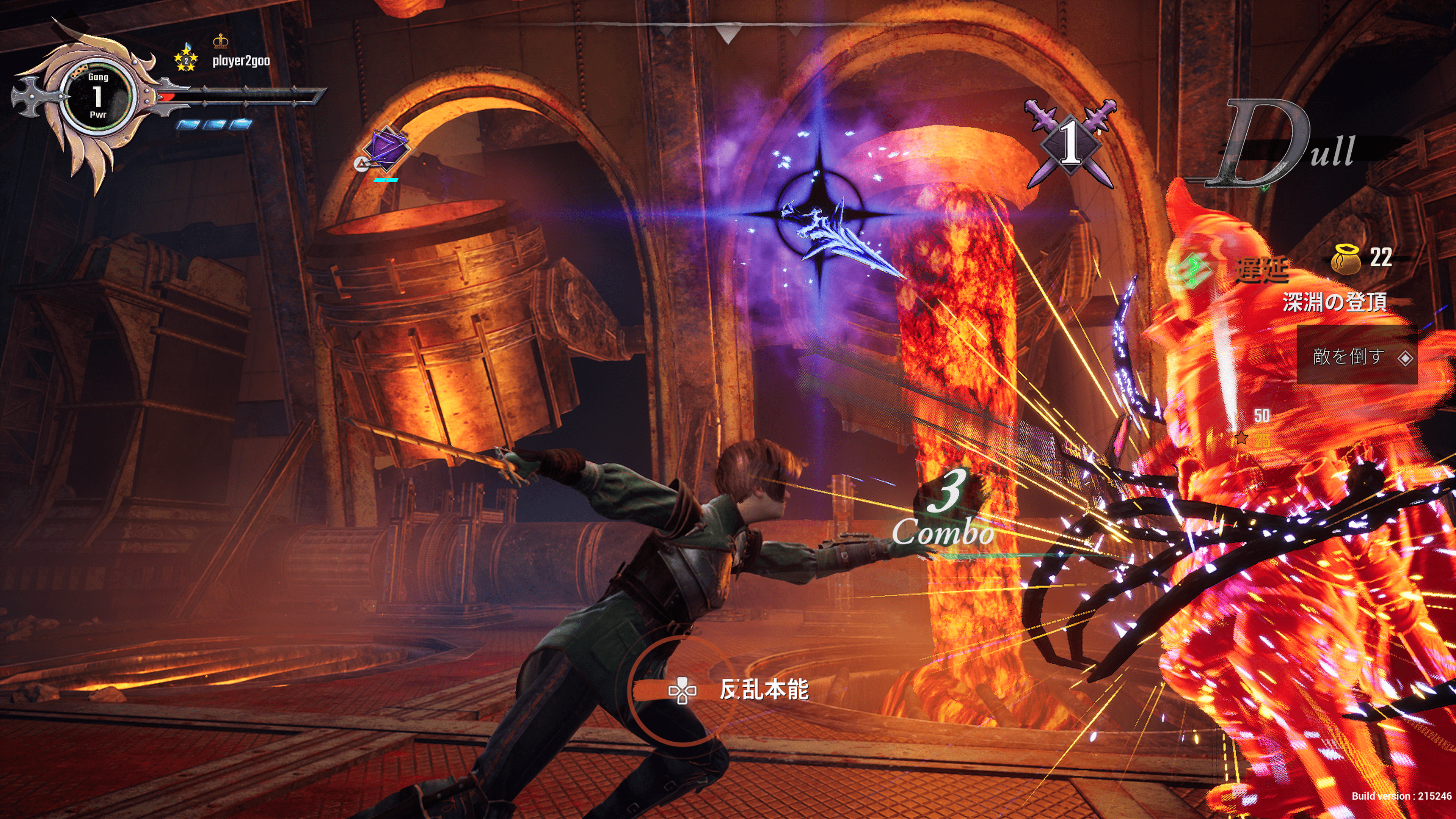Click the Gang 1 Pwr emblem
Viewport: 1456px width, 819px height.
pyautogui.click(x=97, y=96)
